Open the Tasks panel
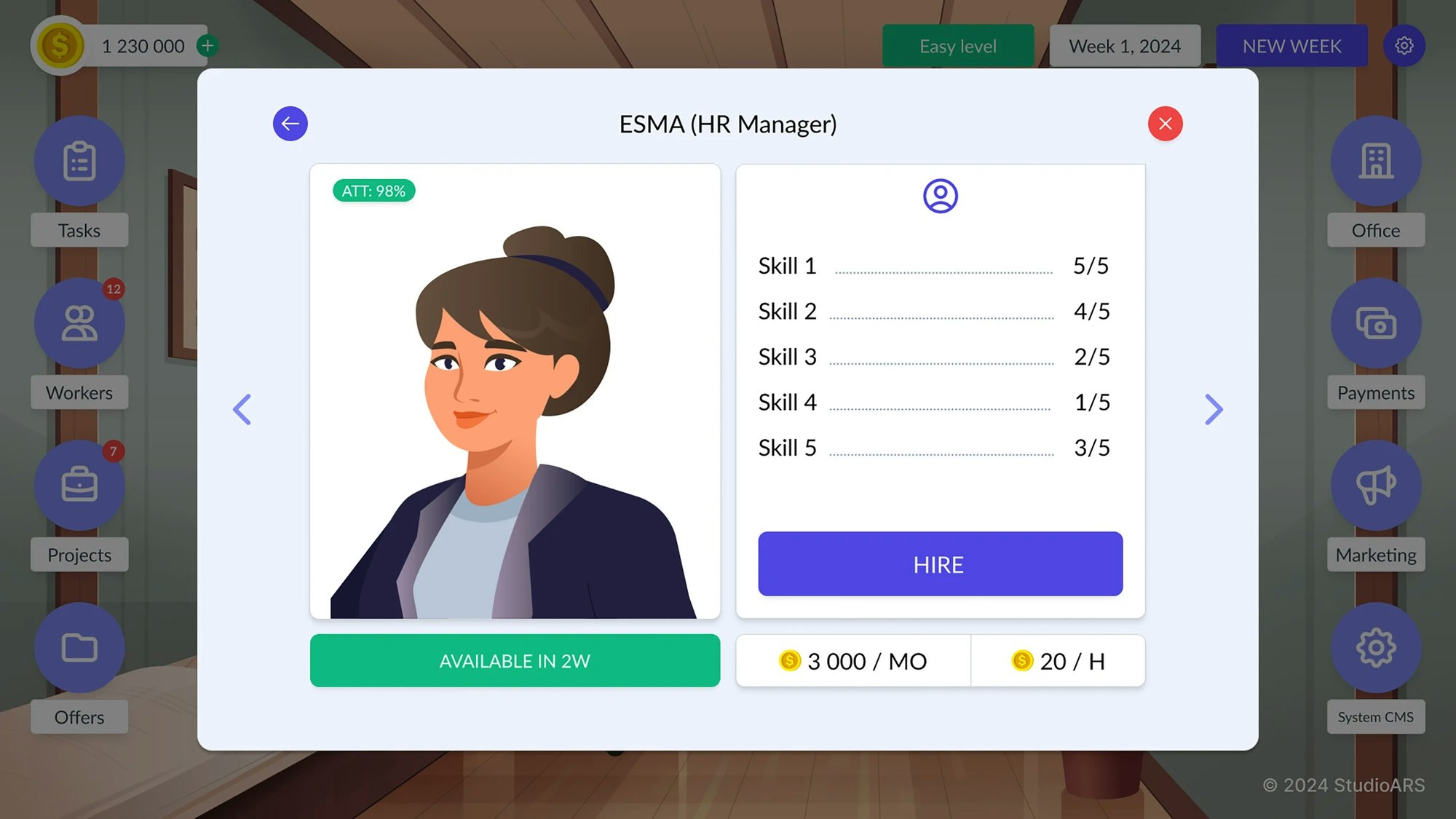 click(x=79, y=162)
